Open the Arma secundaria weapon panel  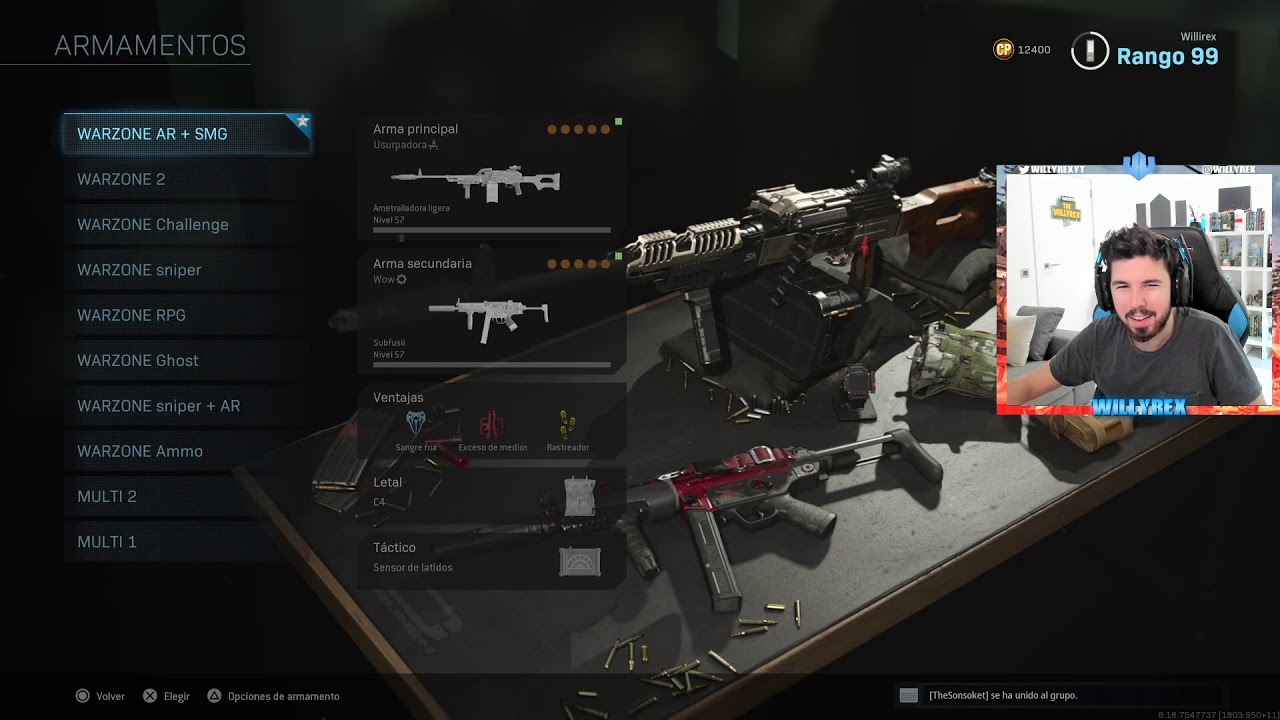491,312
